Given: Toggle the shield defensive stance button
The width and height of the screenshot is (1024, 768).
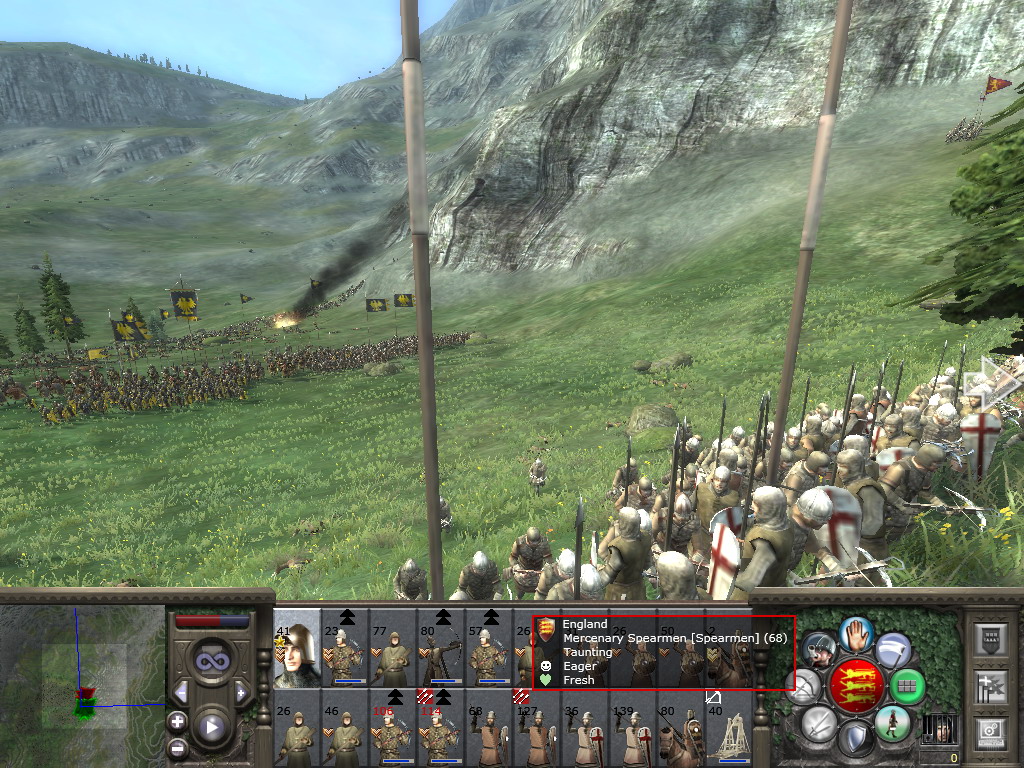Looking at the screenshot, I should coord(855,739).
